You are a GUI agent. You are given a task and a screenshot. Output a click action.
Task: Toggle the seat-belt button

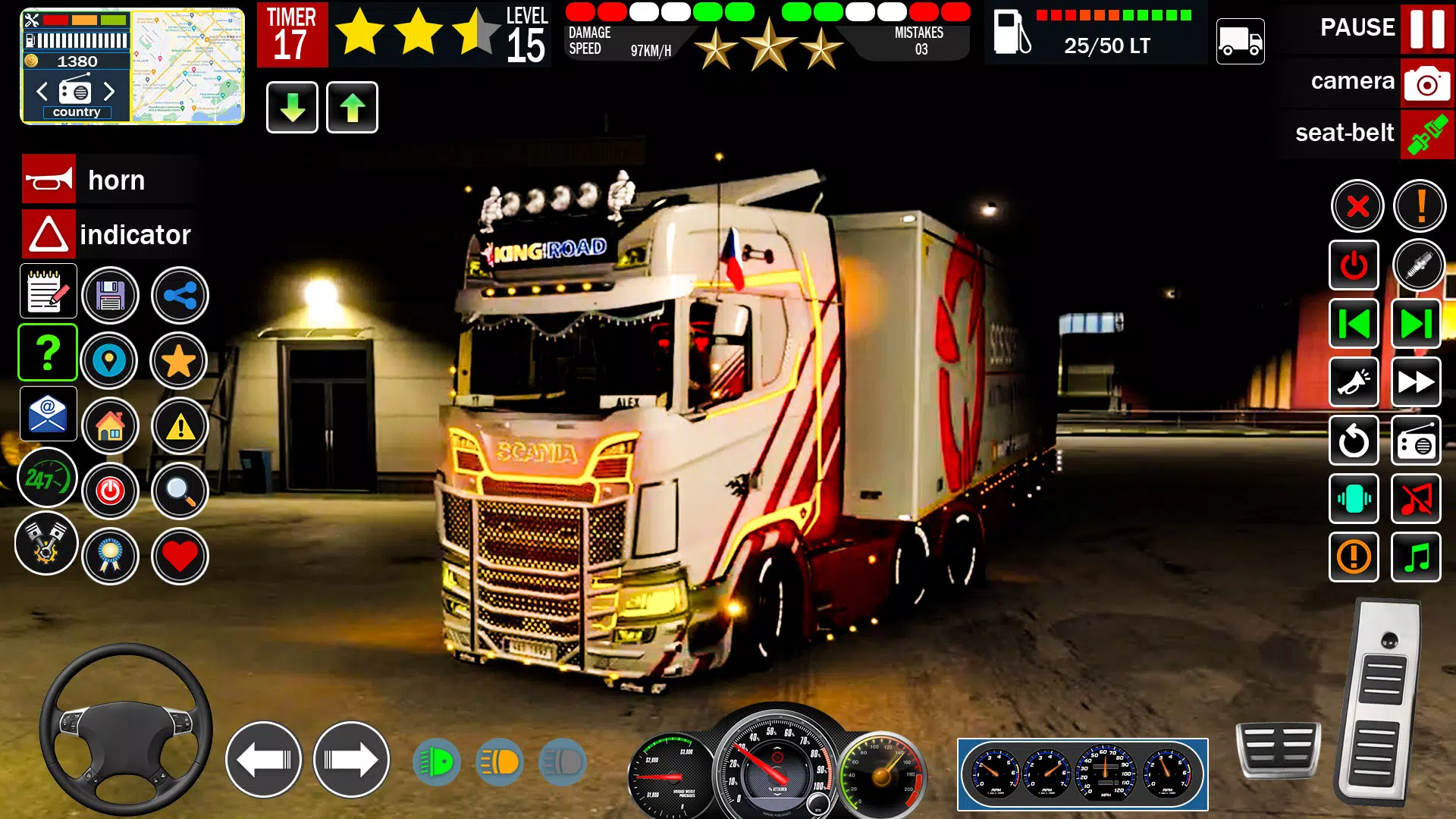click(x=1426, y=134)
